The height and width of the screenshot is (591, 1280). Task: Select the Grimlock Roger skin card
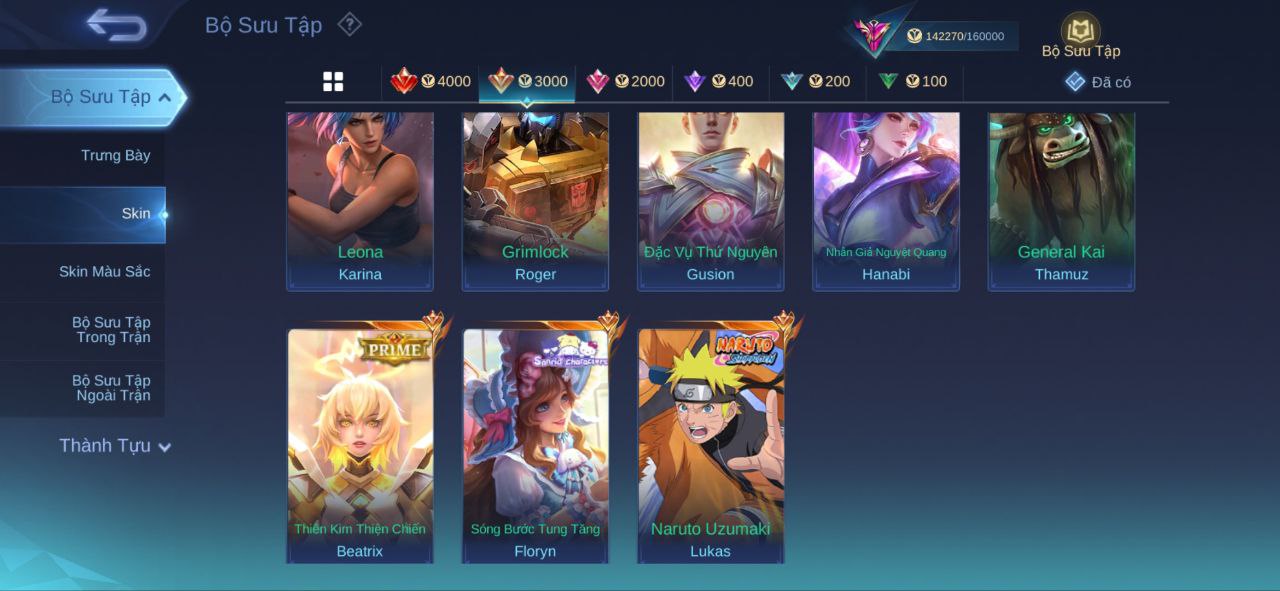[535, 200]
